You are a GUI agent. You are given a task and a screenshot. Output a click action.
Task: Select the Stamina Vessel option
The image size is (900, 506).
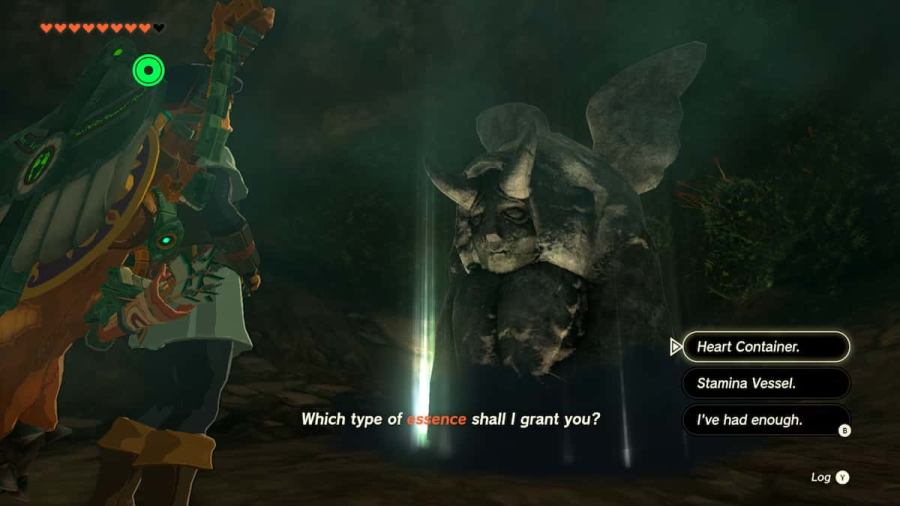click(765, 383)
